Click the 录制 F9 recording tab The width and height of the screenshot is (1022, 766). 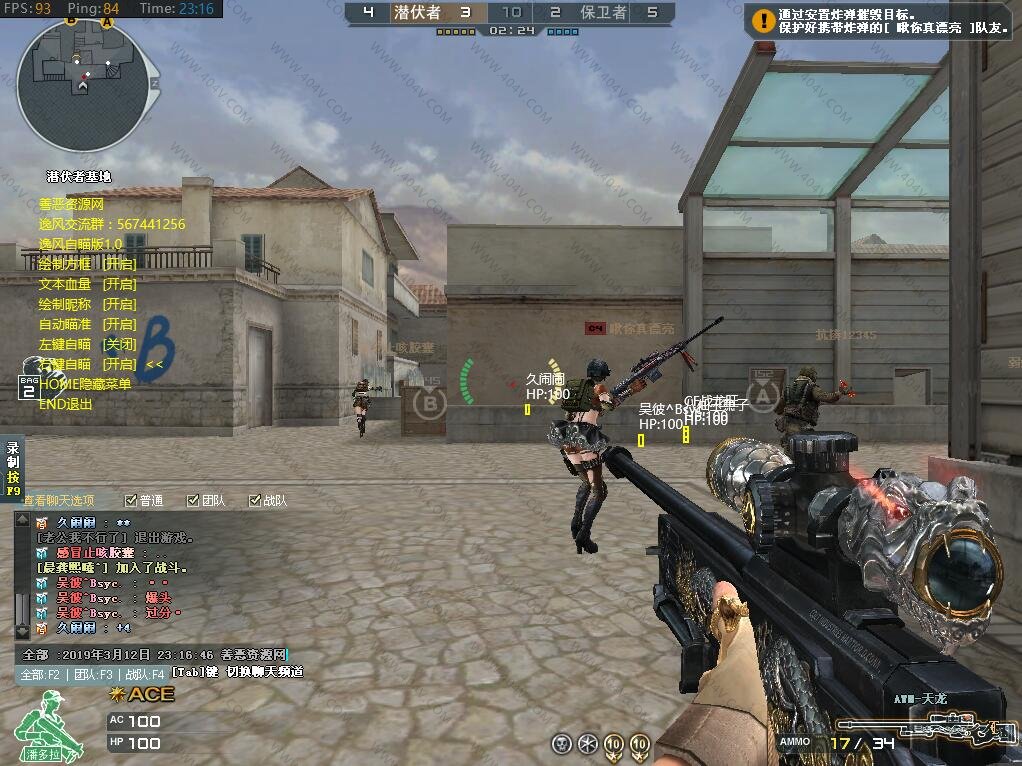tap(13, 469)
